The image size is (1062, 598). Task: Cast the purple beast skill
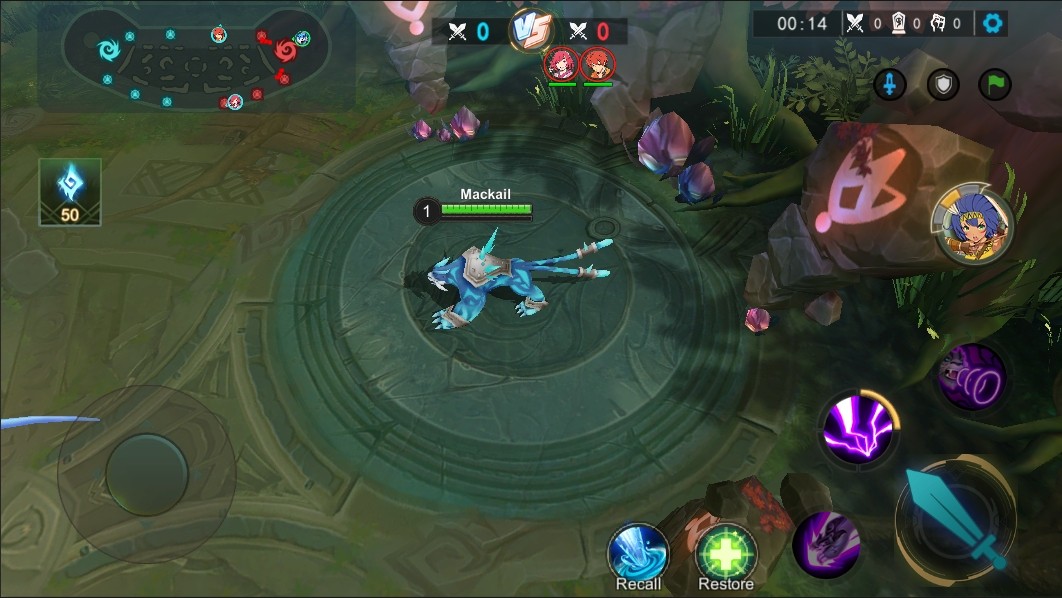826,543
